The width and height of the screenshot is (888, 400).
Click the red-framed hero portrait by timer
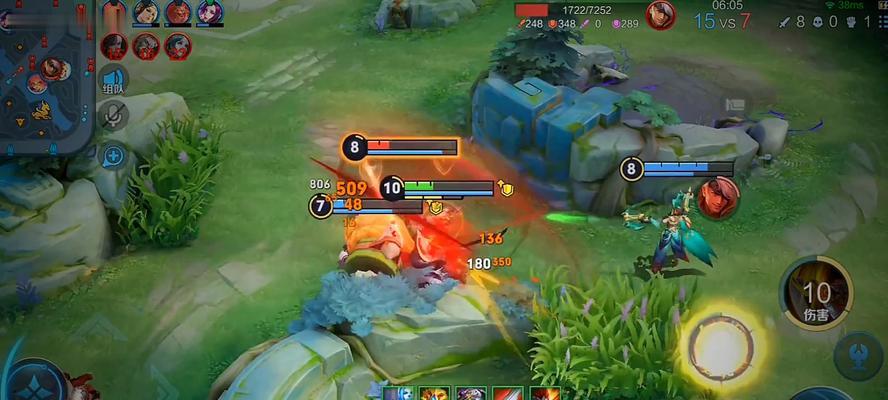(660, 15)
